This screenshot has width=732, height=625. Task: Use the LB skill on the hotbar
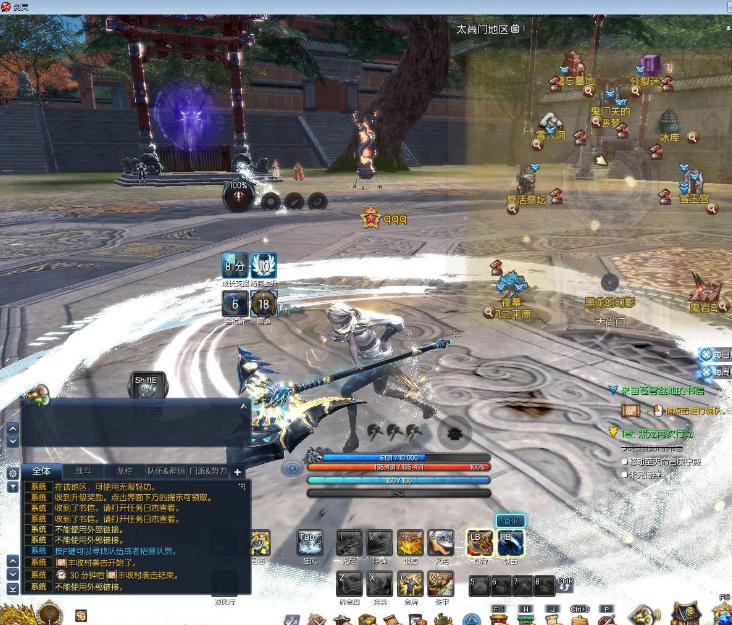(480, 542)
